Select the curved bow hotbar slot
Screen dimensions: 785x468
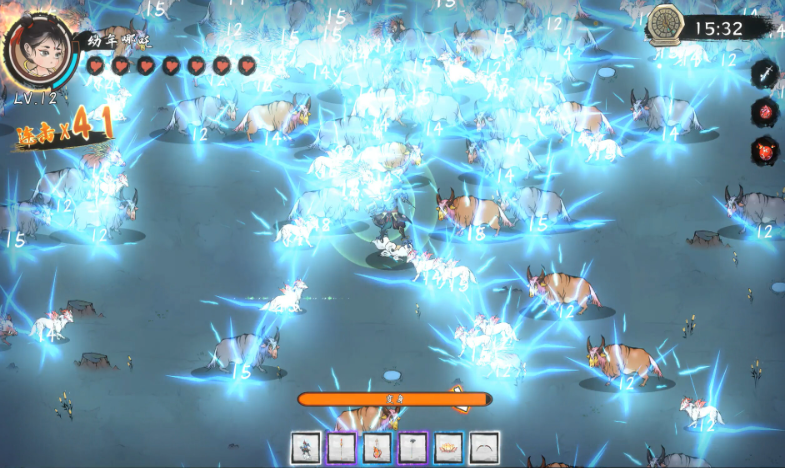click(x=485, y=447)
